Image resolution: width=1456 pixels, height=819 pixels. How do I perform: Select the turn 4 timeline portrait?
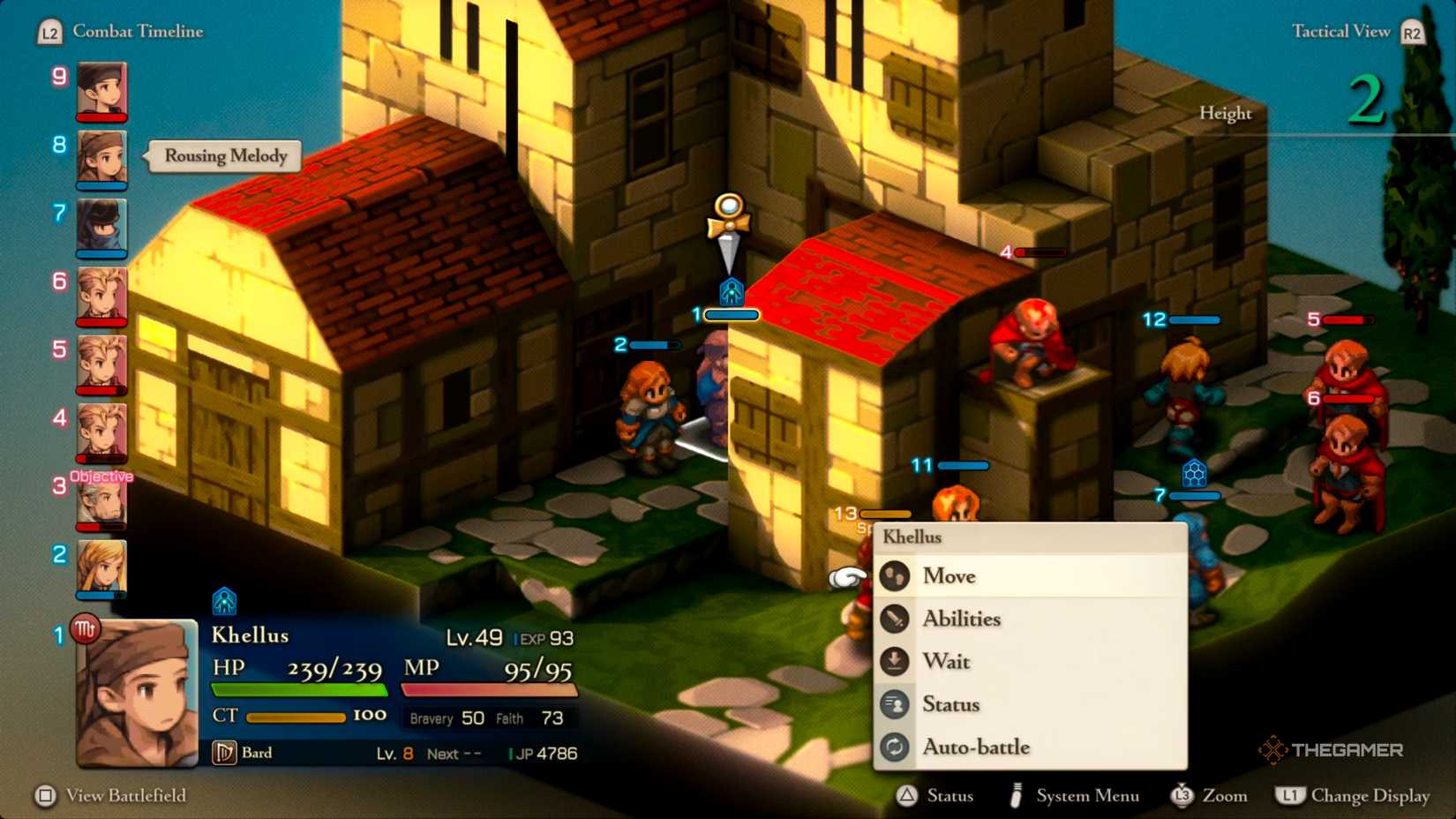coord(101,432)
